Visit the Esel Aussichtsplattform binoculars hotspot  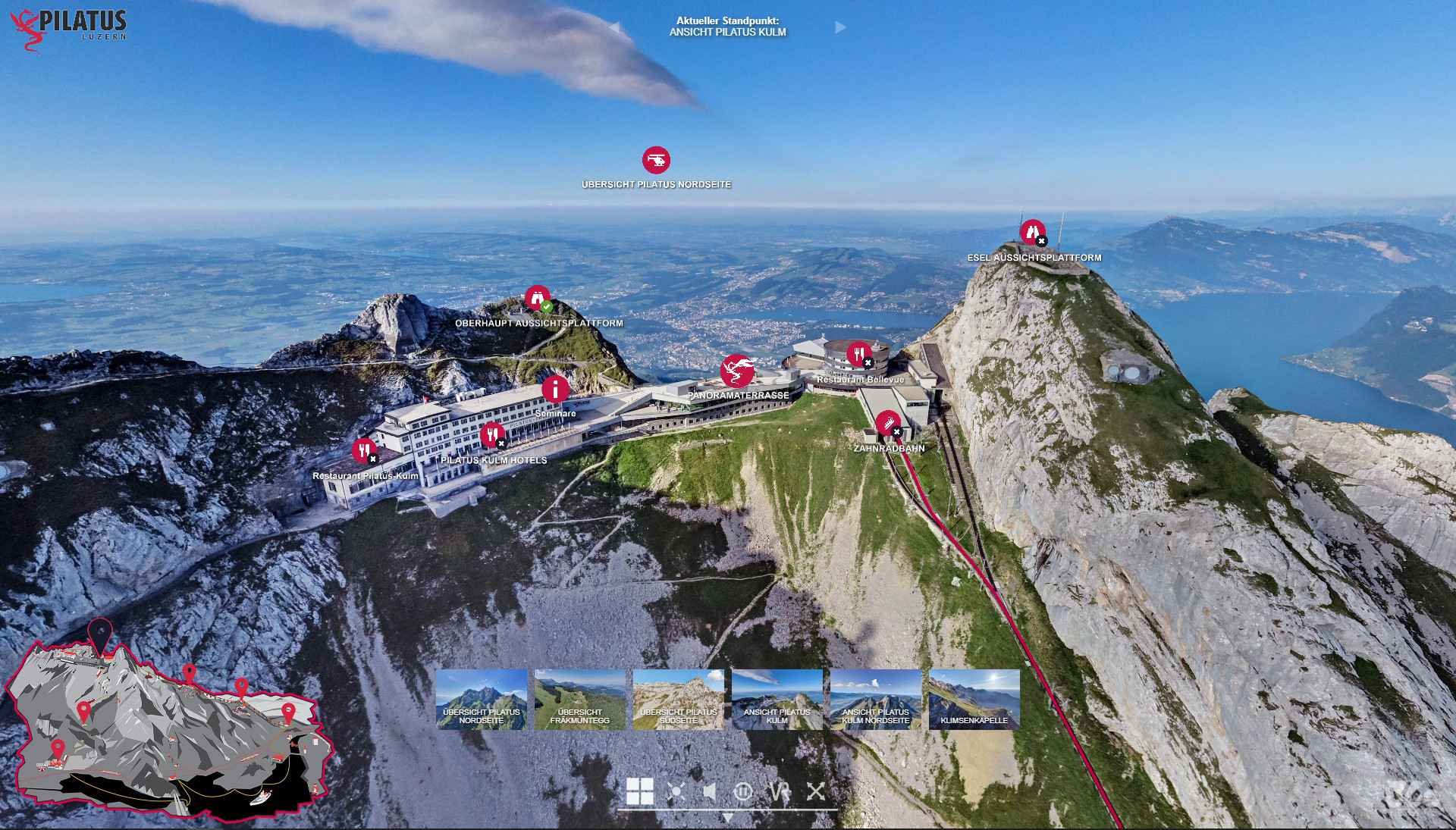[1032, 231]
